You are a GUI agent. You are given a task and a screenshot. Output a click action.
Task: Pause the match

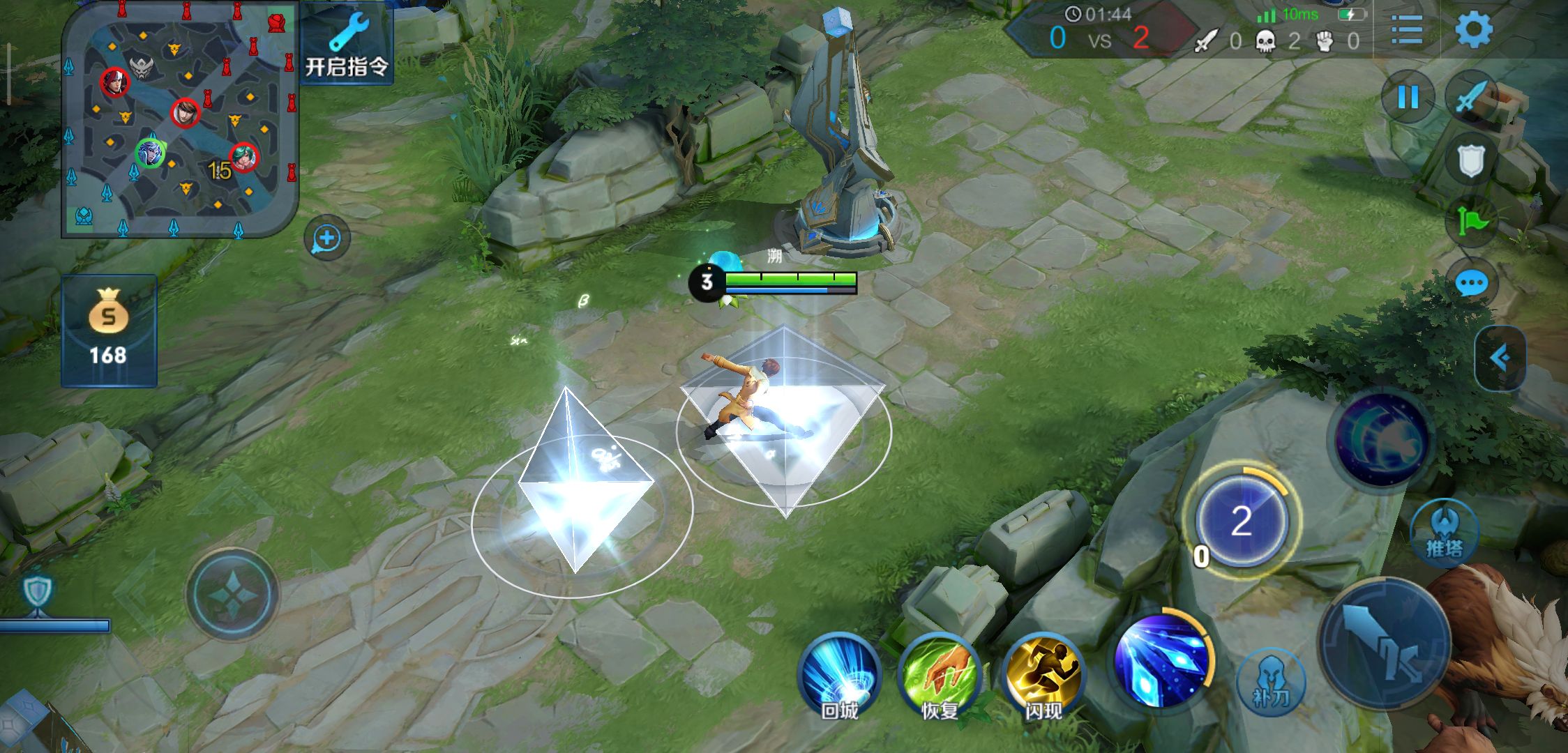1408,97
